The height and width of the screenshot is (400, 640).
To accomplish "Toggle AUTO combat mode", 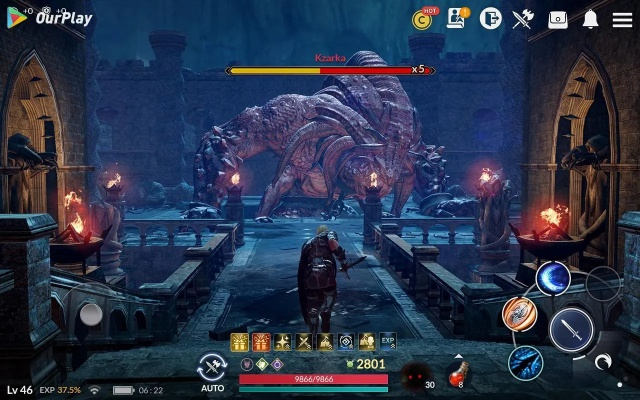I will [212, 370].
